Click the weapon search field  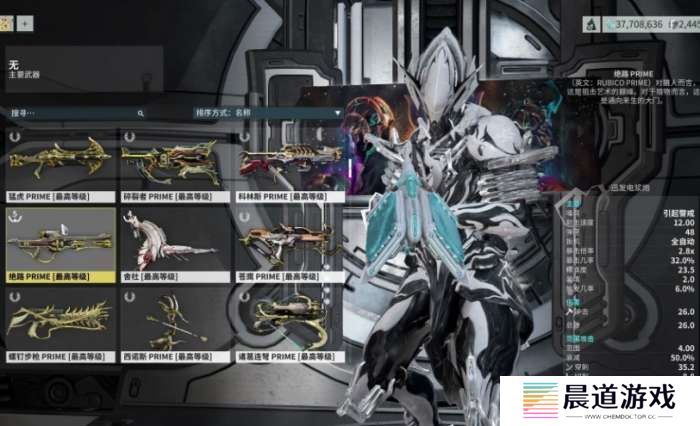[75, 113]
